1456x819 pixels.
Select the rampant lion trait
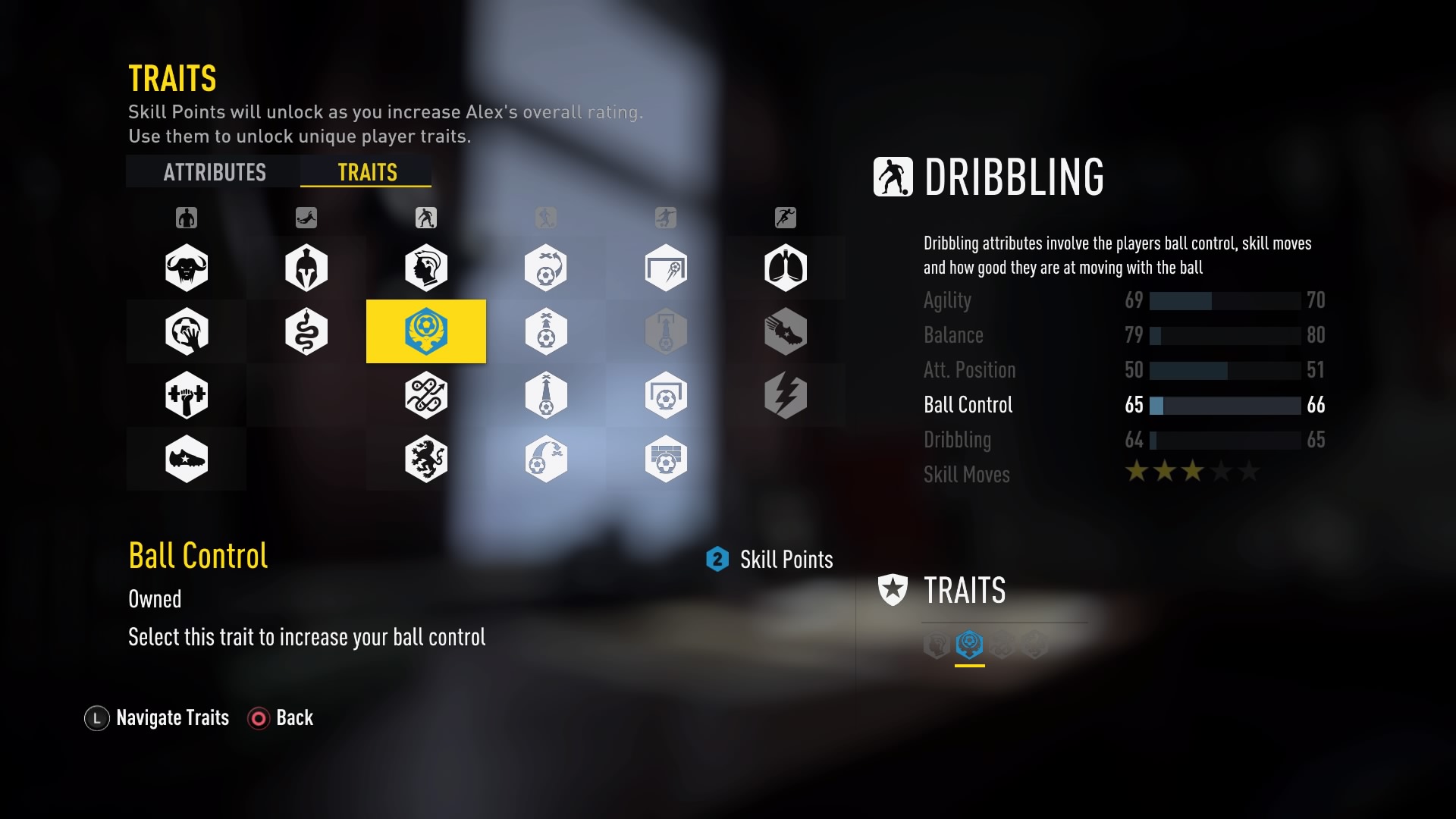426,459
